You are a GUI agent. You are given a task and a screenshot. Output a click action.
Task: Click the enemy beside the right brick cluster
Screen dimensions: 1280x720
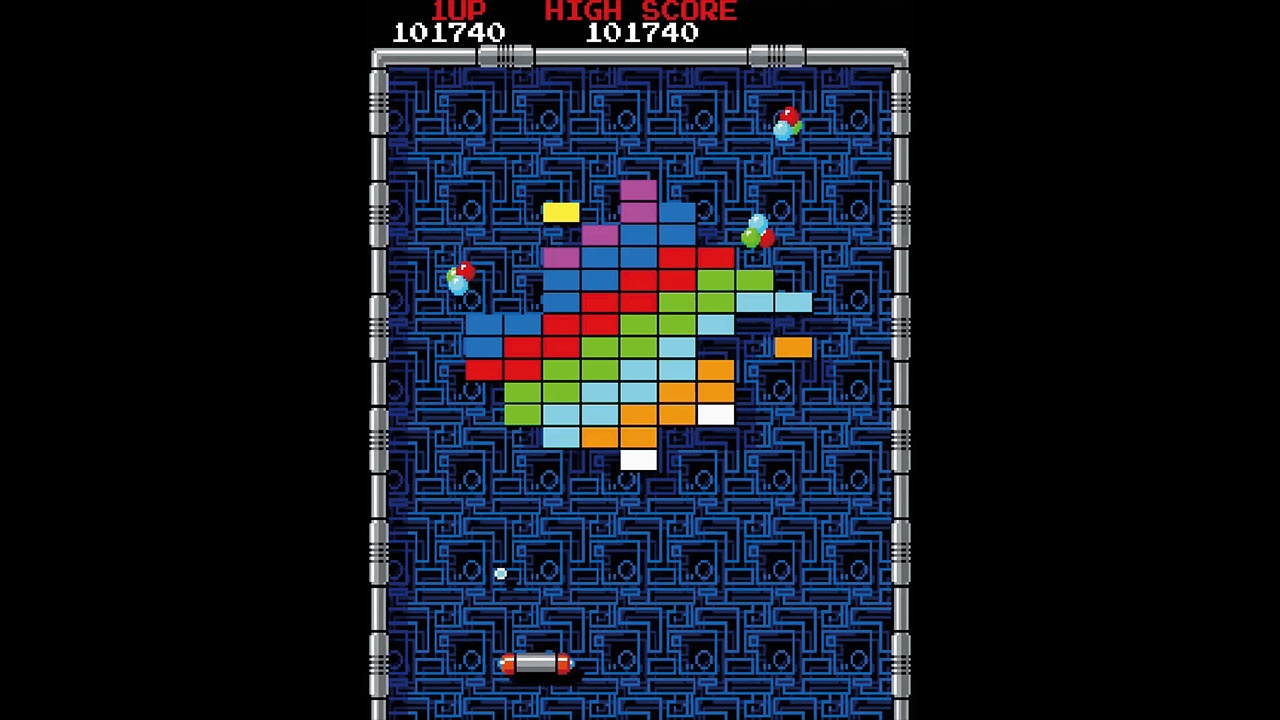[757, 230]
